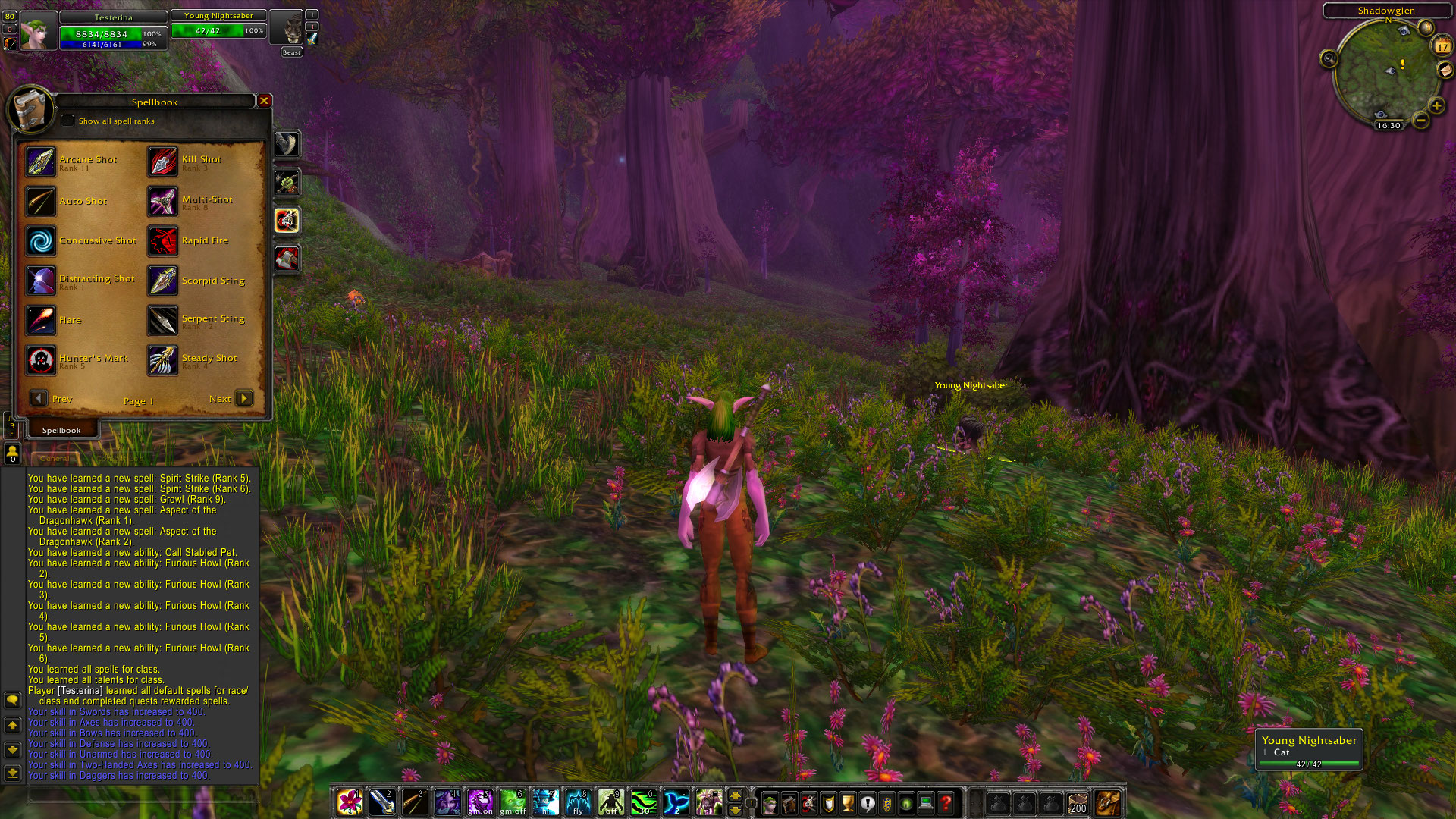Close the Spellbook window
Viewport: 1456px width, 819px height.
tap(264, 101)
